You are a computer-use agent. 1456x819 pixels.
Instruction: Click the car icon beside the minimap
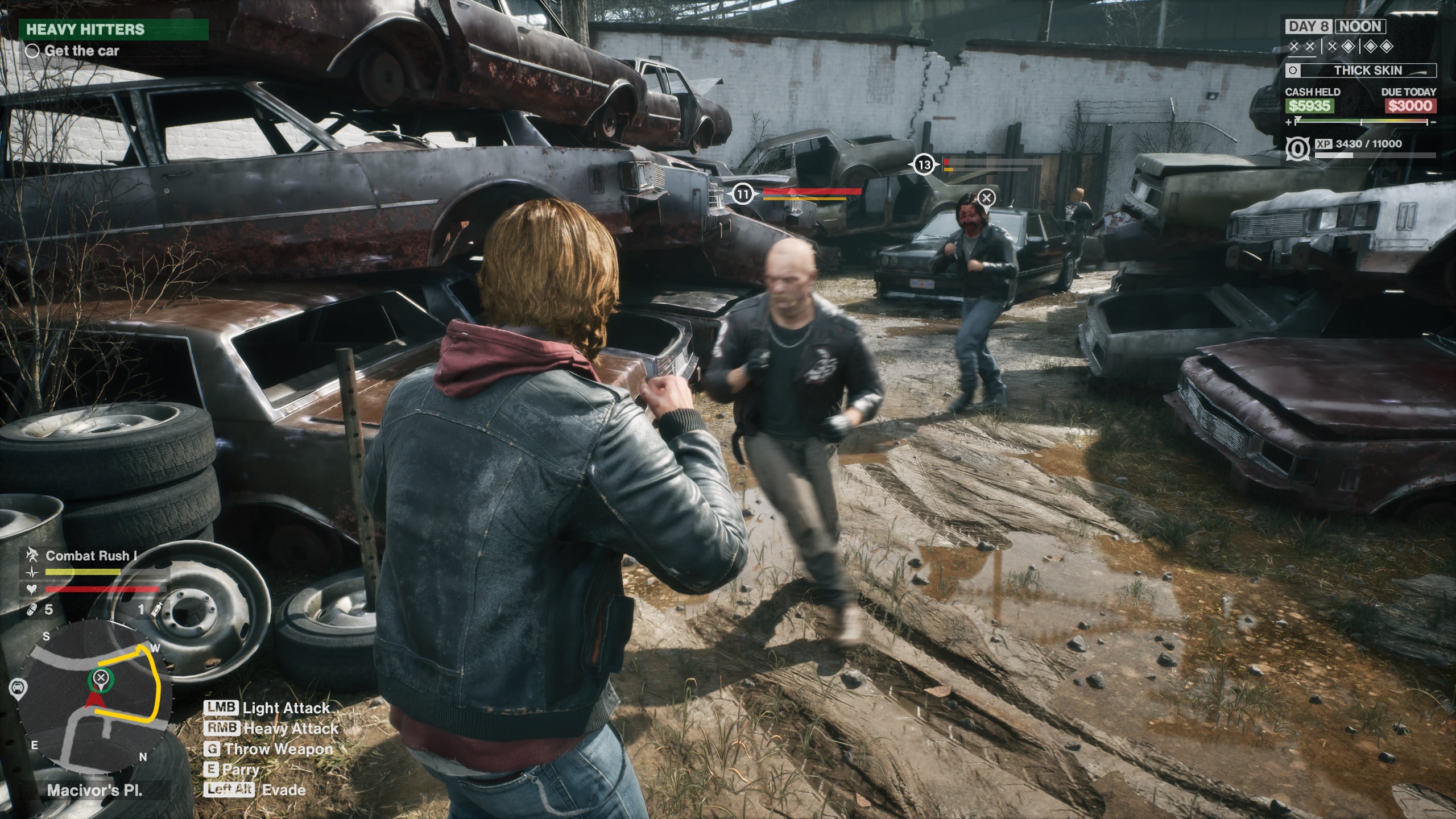[x=18, y=688]
